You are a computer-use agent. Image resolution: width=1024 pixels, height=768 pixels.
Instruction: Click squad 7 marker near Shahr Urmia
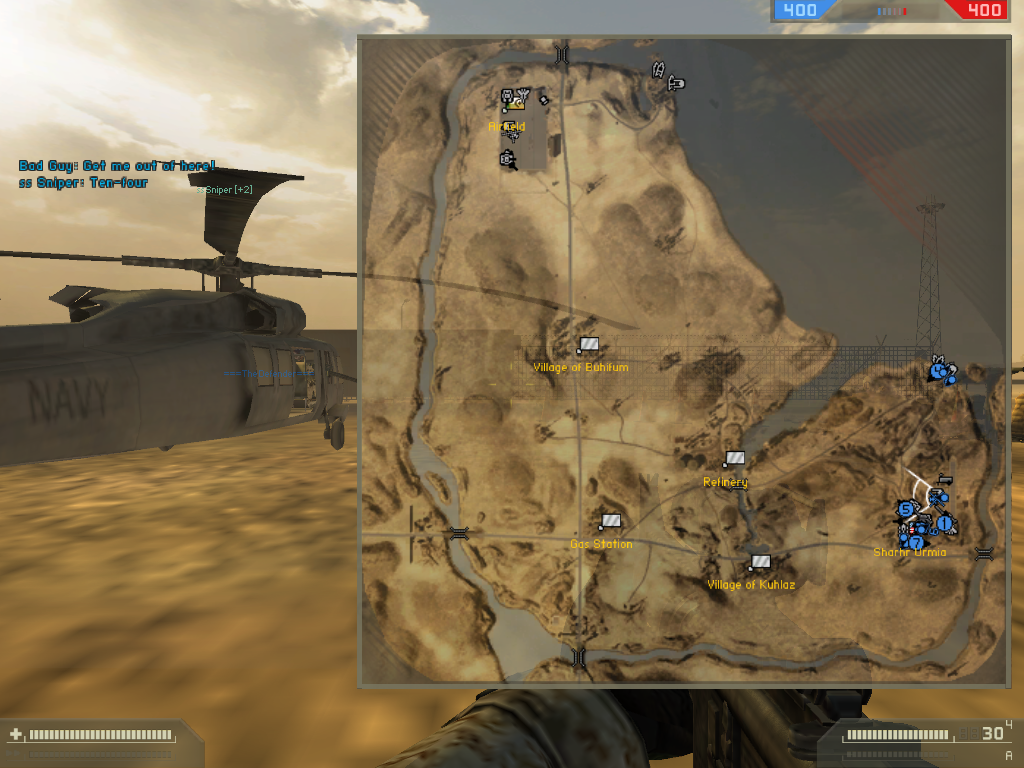pos(915,542)
